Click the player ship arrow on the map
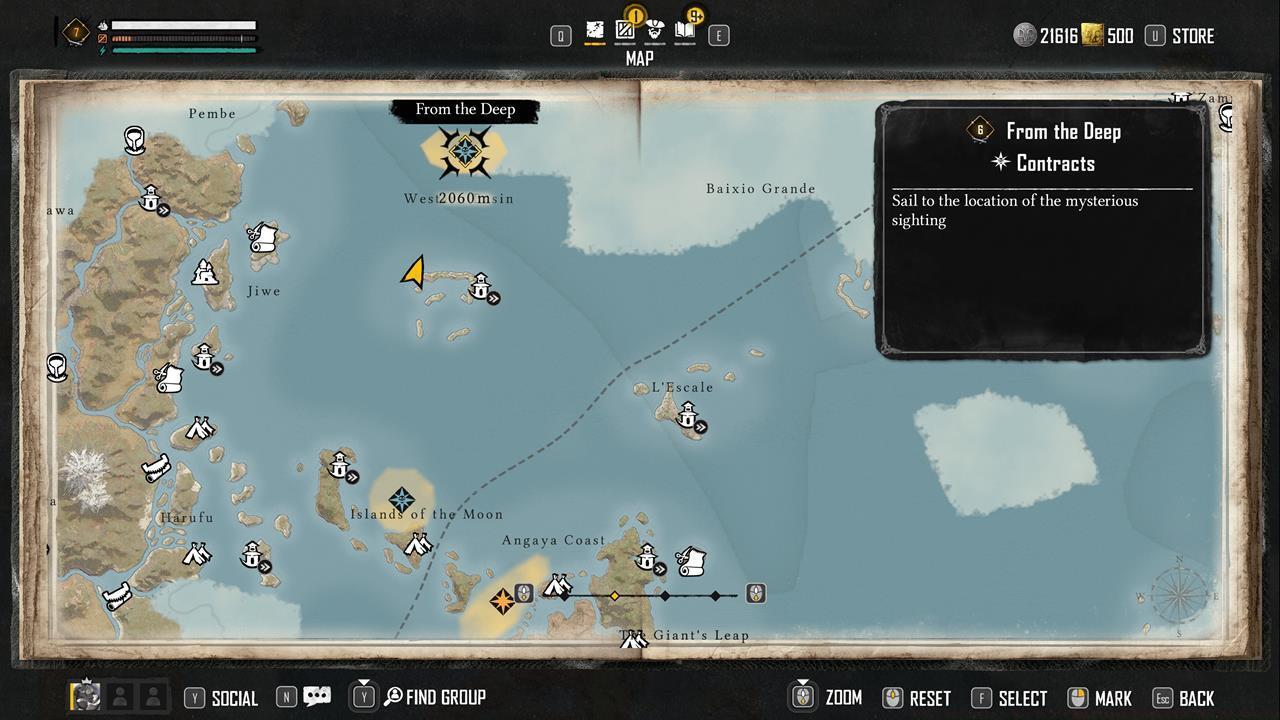The width and height of the screenshot is (1280, 720). coord(416,273)
